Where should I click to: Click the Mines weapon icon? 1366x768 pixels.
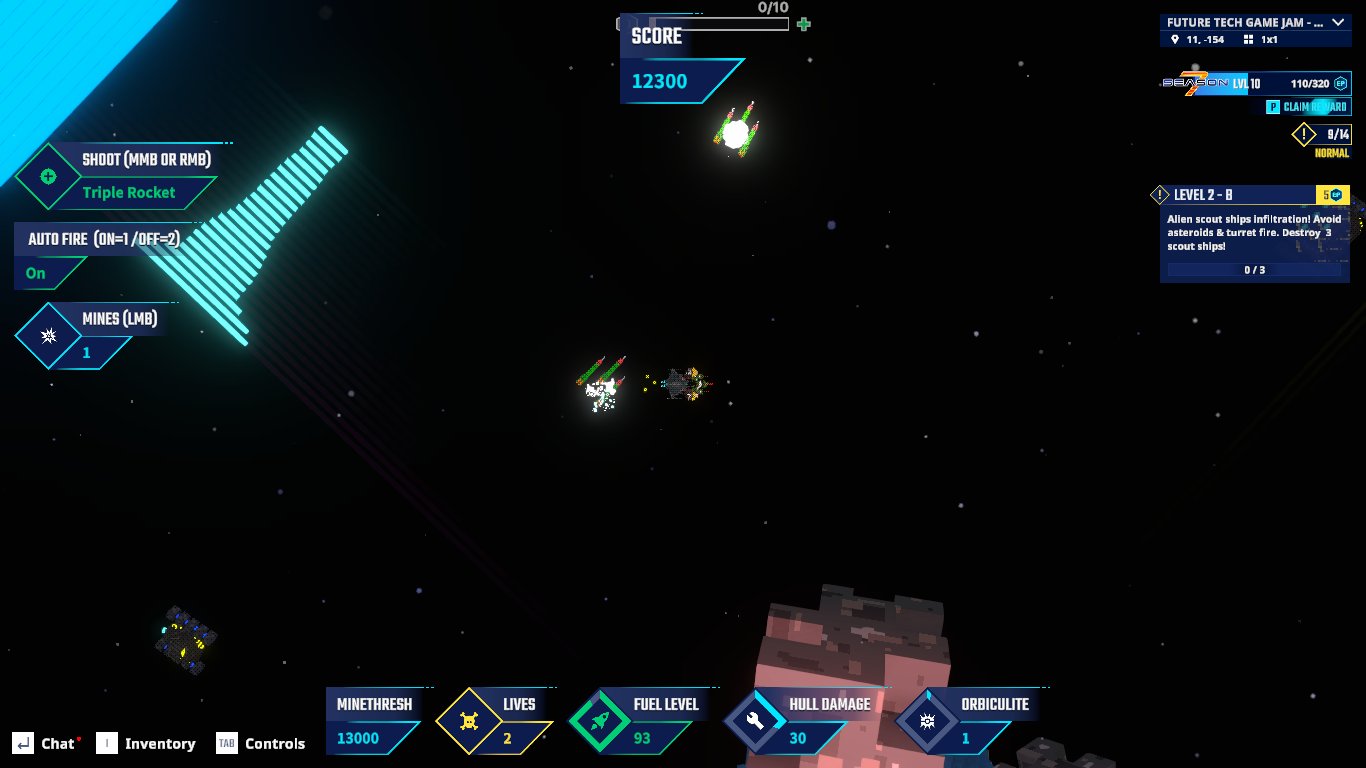click(x=47, y=336)
